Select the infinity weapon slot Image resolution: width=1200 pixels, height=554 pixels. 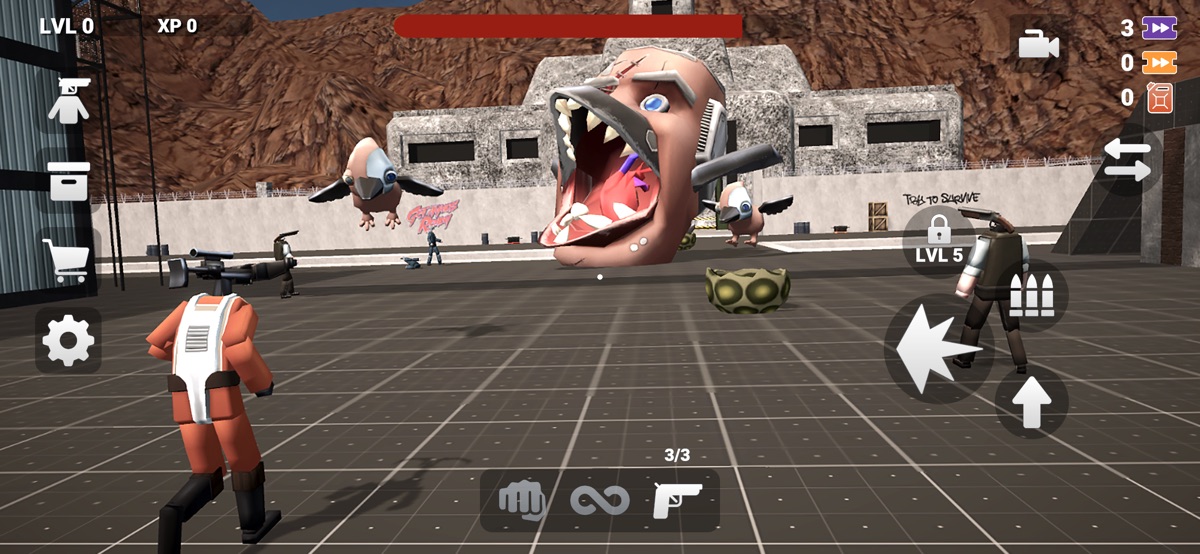point(599,500)
